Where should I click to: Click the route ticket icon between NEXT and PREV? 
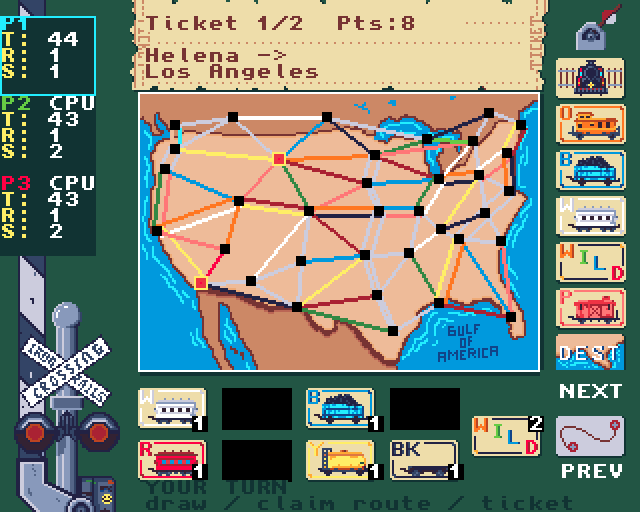(590, 434)
